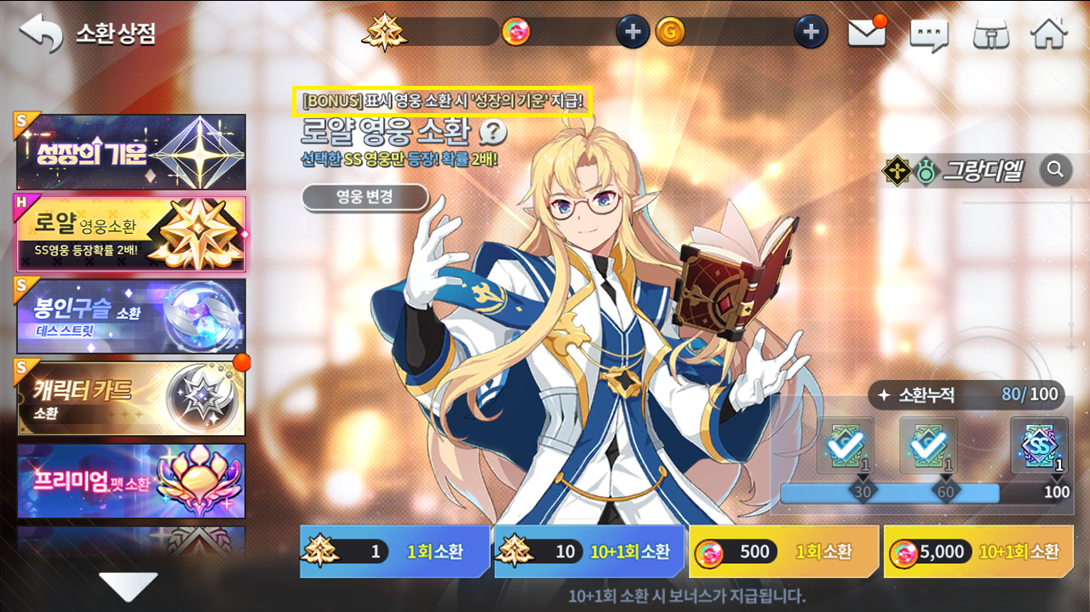This screenshot has height=612, width=1090.
Task: Summon once for 500 gems
Action: 784,552
